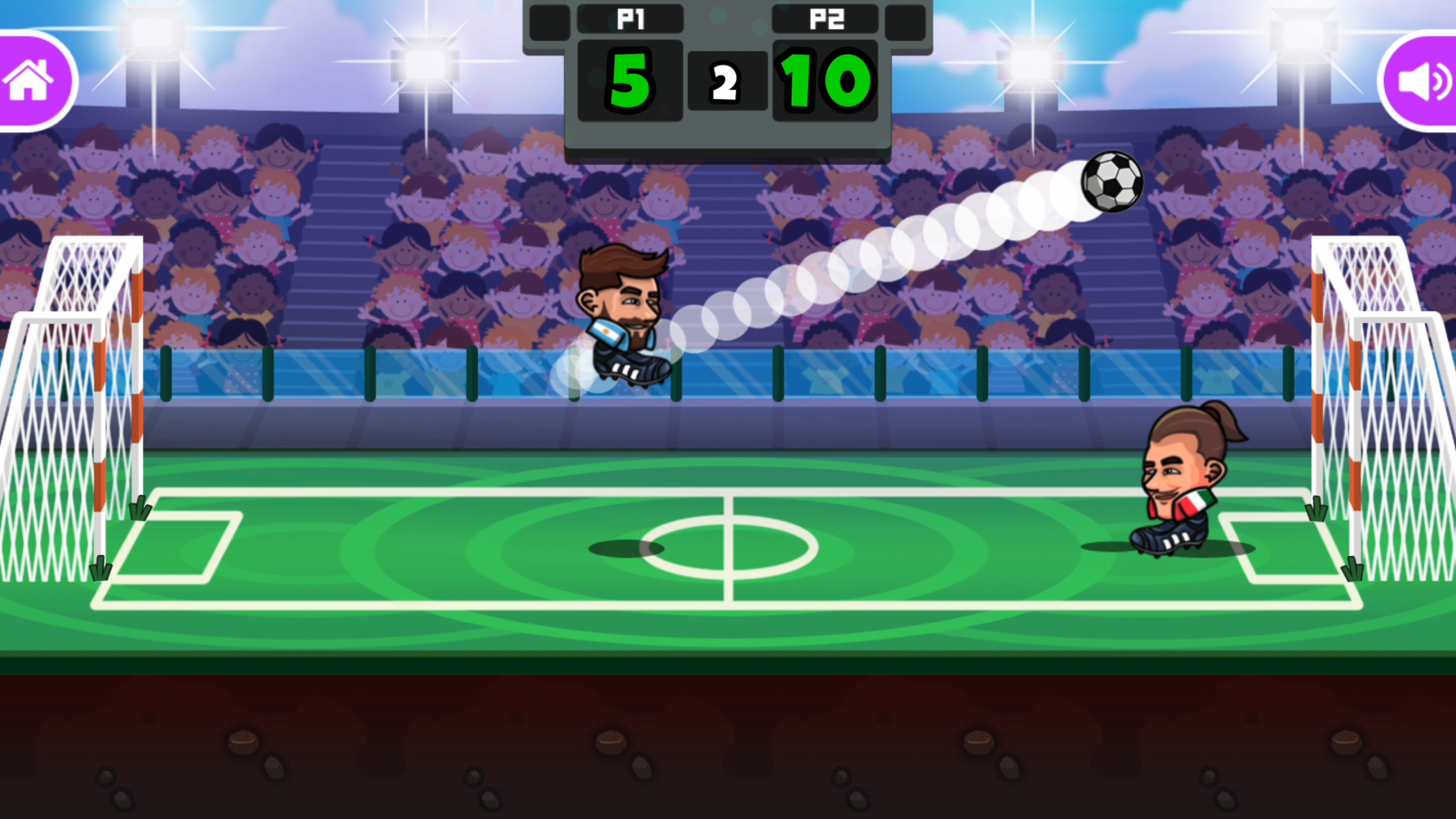Image resolution: width=1456 pixels, height=819 pixels.
Task: Click the green score number display
Action: (x=629, y=80)
